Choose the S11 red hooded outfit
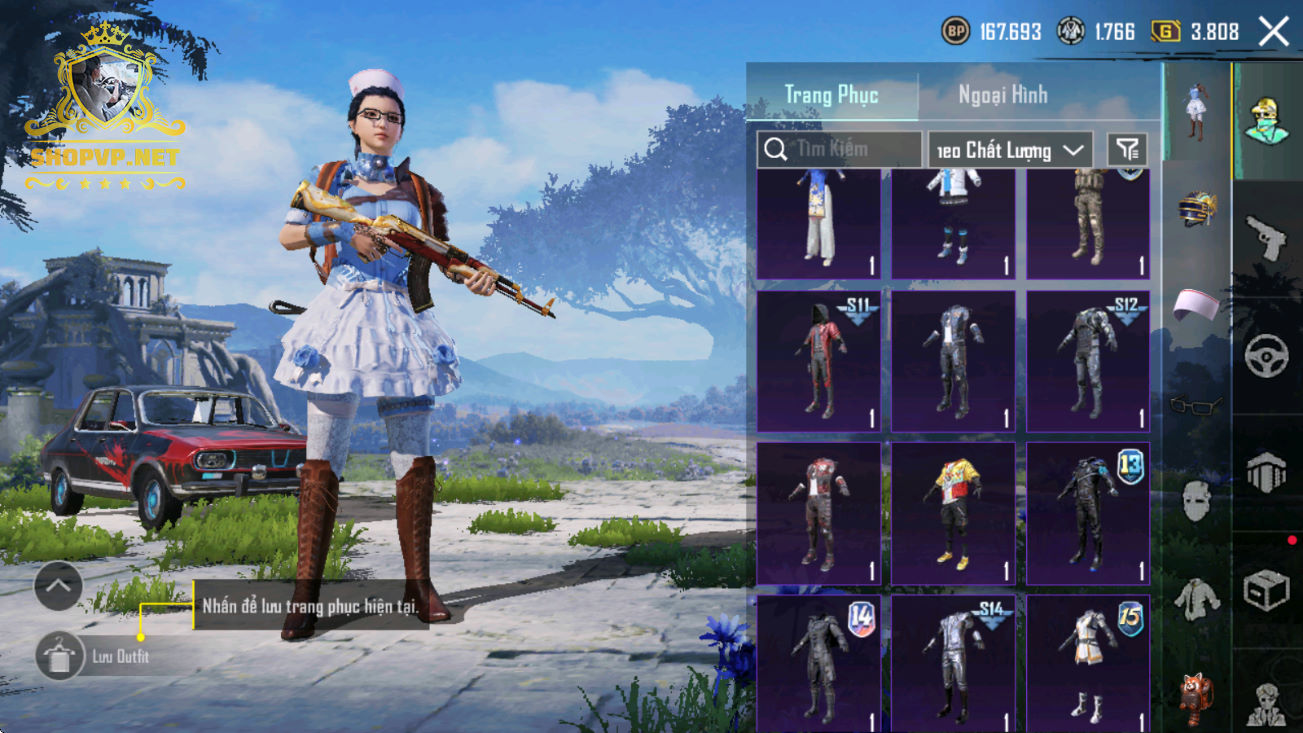1303x733 pixels. tap(819, 361)
